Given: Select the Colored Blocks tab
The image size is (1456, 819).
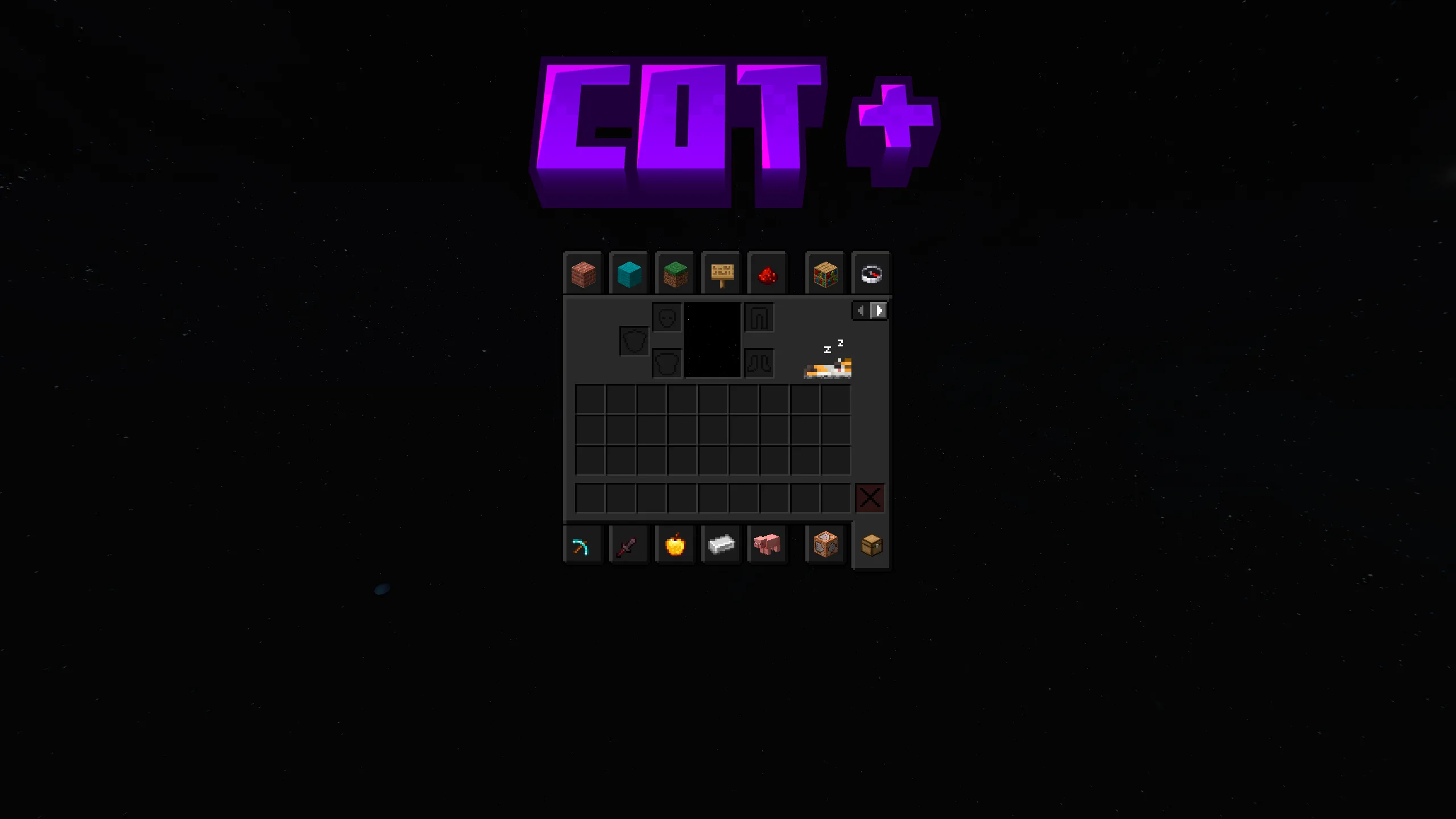Looking at the screenshot, I should pyautogui.click(x=630, y=274).
